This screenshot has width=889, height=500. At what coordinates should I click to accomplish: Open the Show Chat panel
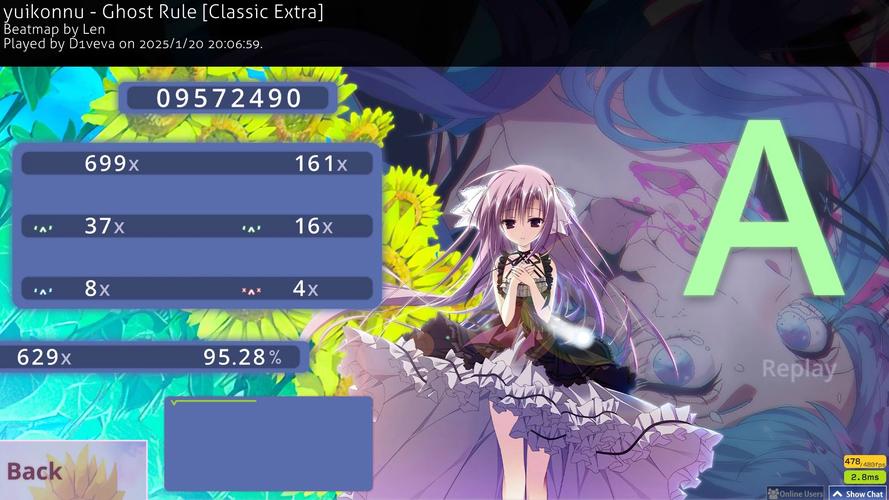tap(859, 493)
